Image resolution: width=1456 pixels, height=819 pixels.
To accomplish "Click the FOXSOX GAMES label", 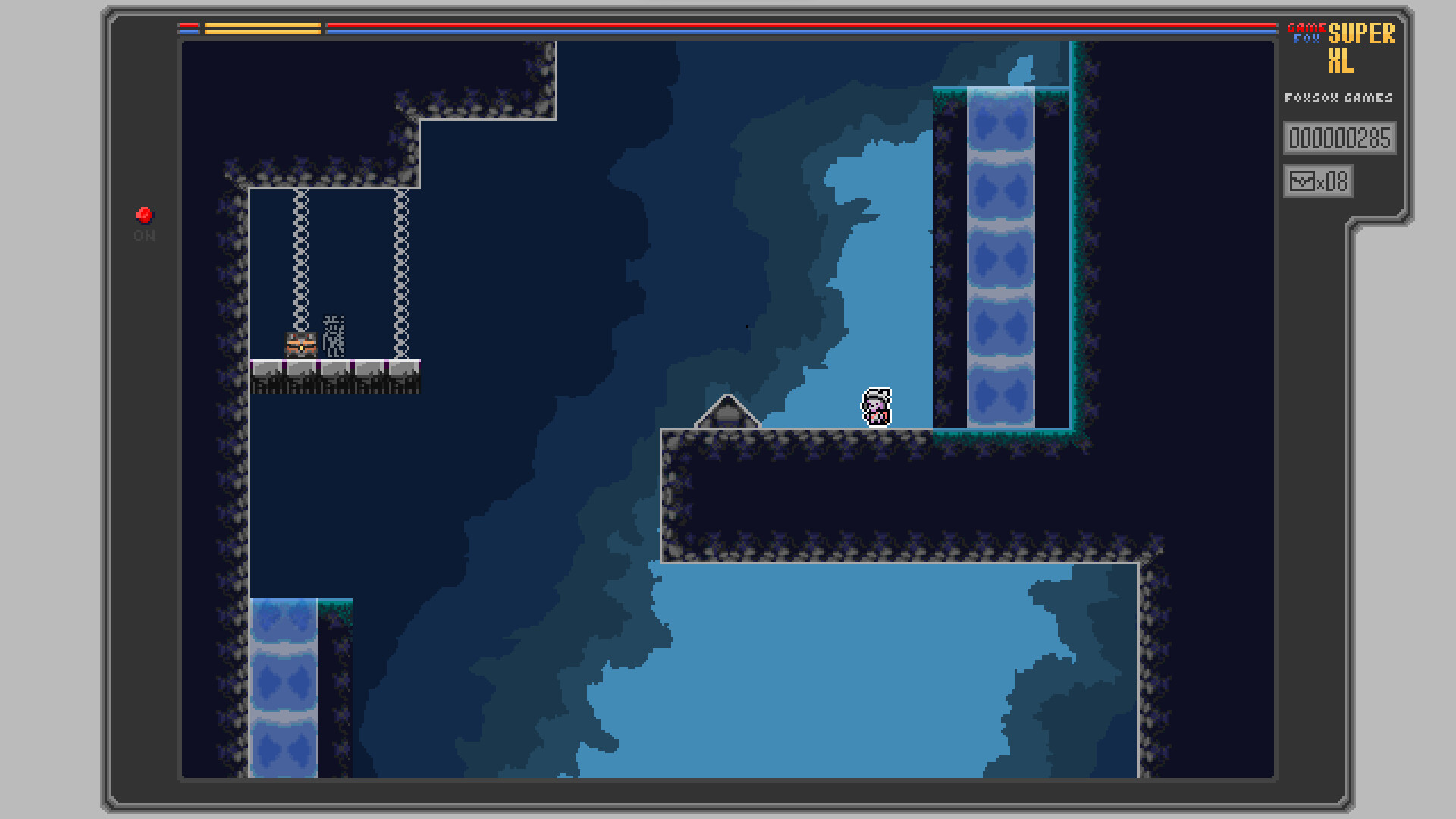I will pos(1339,97).
